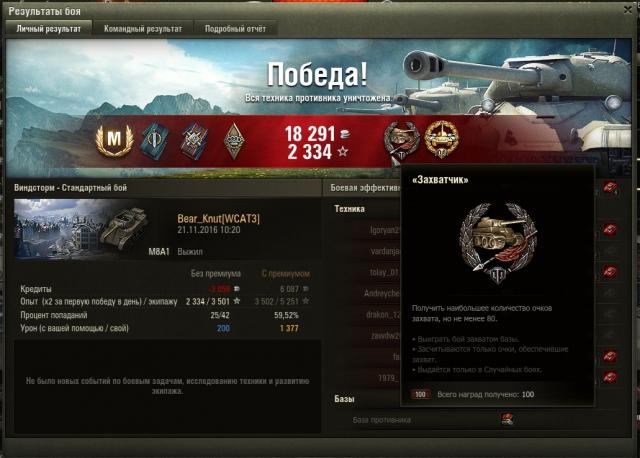Click player name Bear_Knut[WCAT3]
Viewport: 640px width, 458px height.
pos(218,219)
